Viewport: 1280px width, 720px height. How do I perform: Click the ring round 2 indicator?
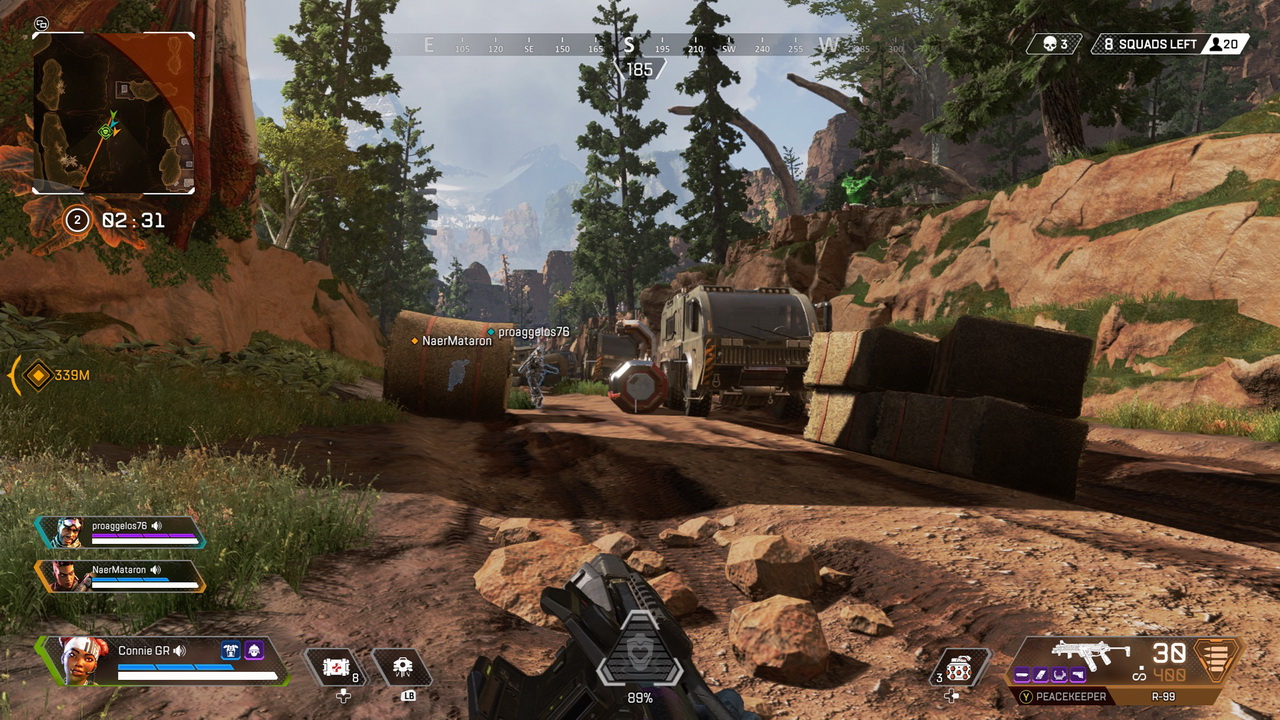[x=77, y=220]
